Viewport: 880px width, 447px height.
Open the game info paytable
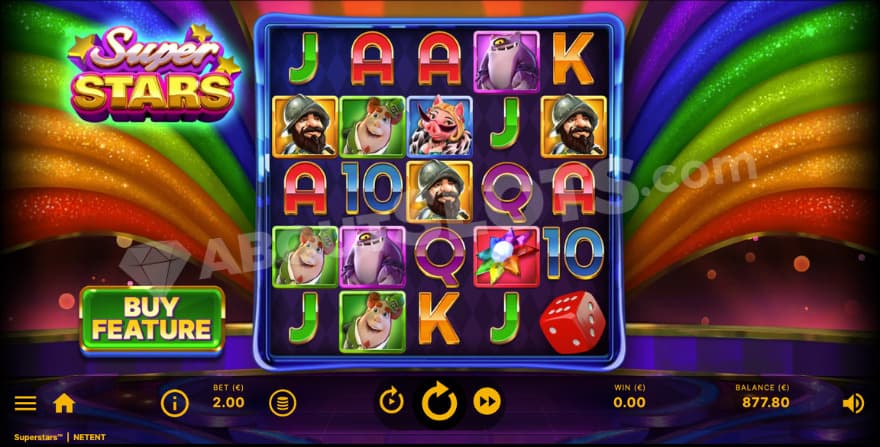coord(175,403)
